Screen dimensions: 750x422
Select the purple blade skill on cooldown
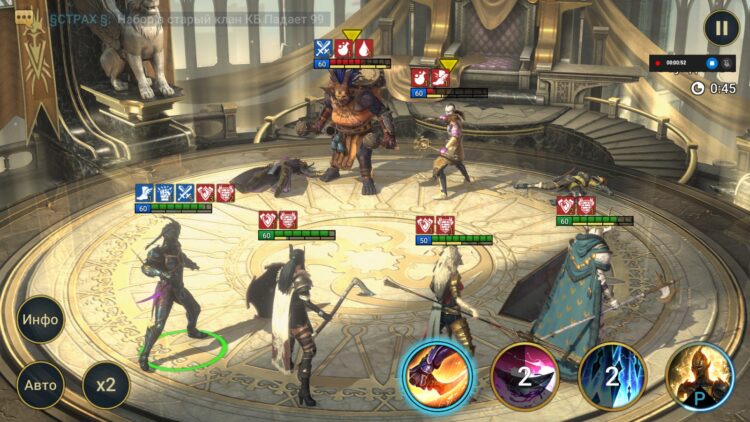525,377
